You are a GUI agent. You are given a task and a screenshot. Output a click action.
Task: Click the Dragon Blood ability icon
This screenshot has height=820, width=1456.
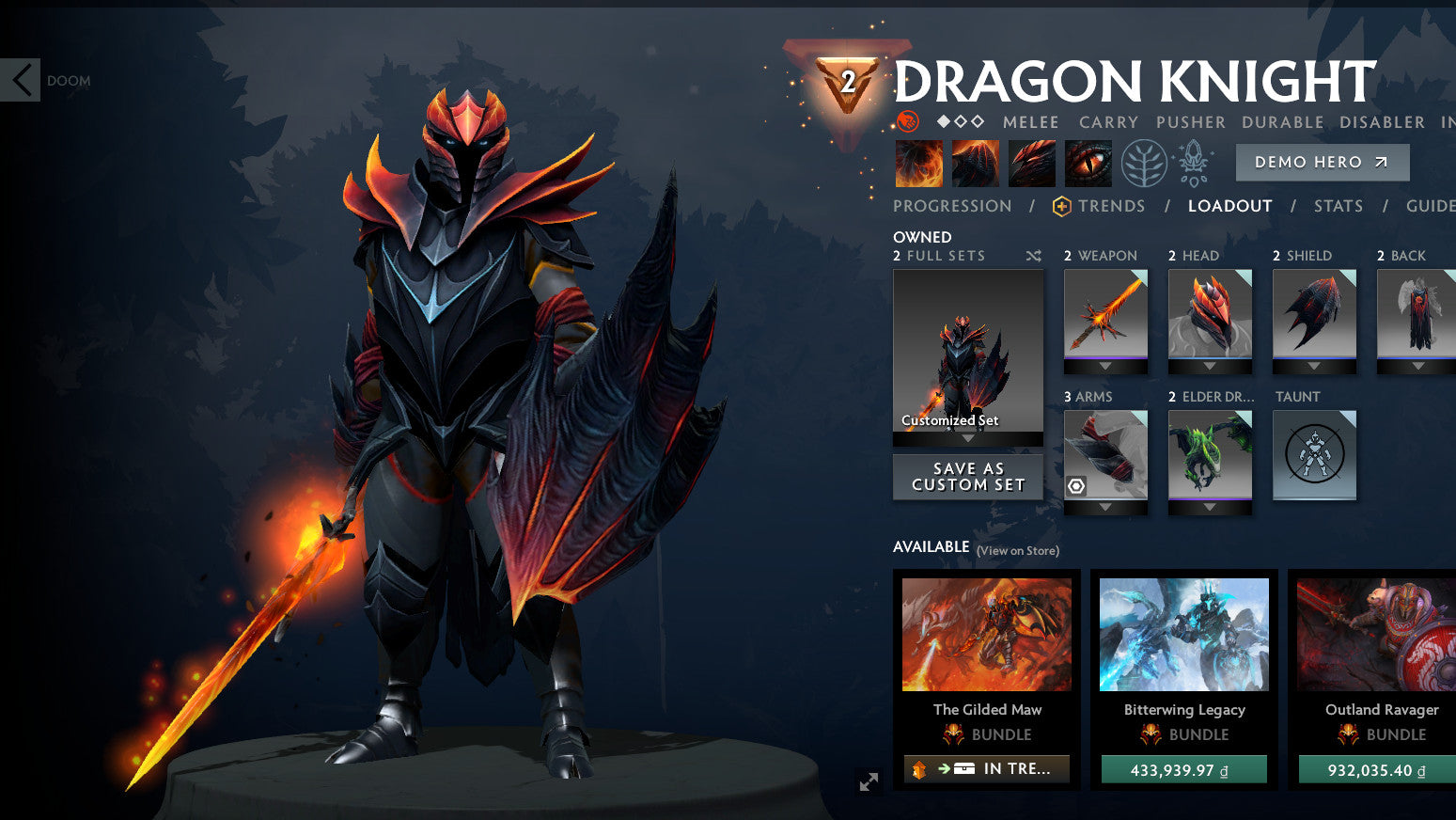tap(1031, 162)
